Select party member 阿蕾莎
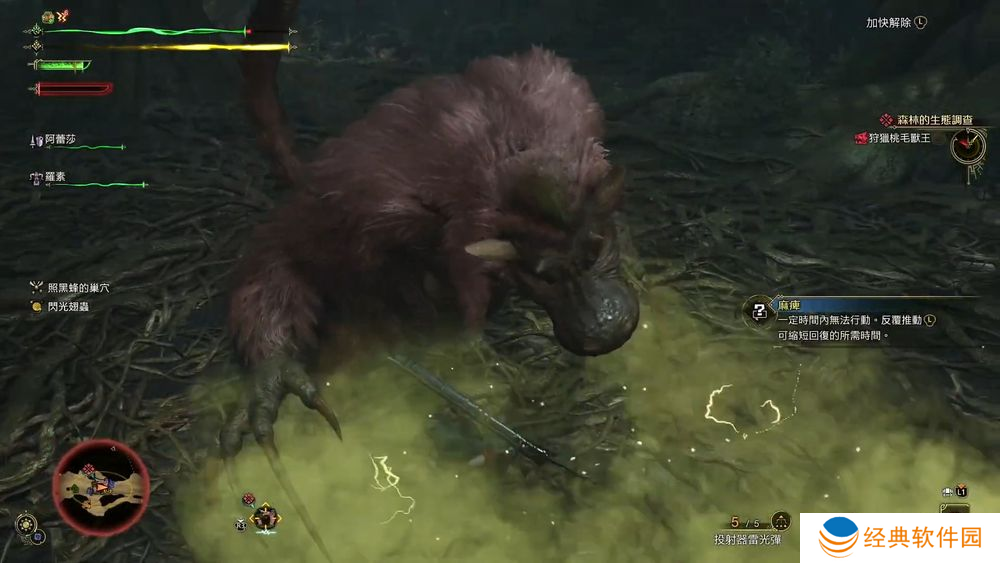The image size is (1000, 563). click(59, 140)
